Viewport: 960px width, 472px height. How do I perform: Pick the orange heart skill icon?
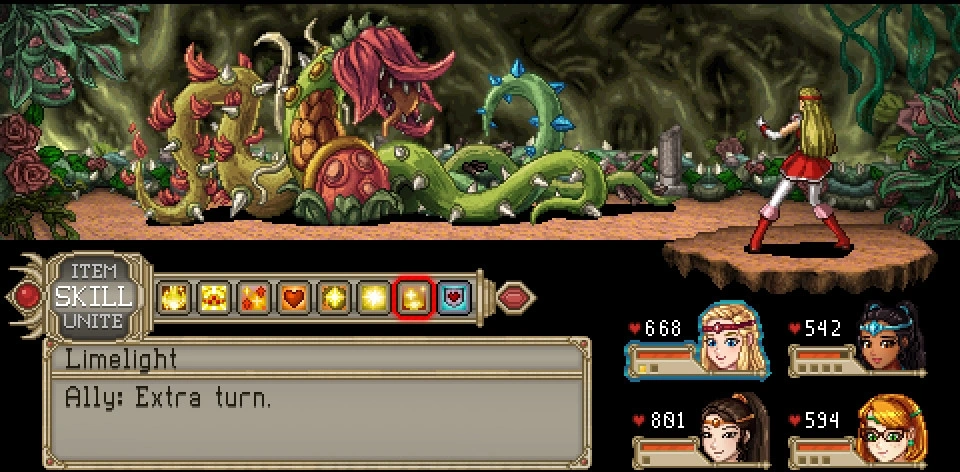[x=293, y=297]
